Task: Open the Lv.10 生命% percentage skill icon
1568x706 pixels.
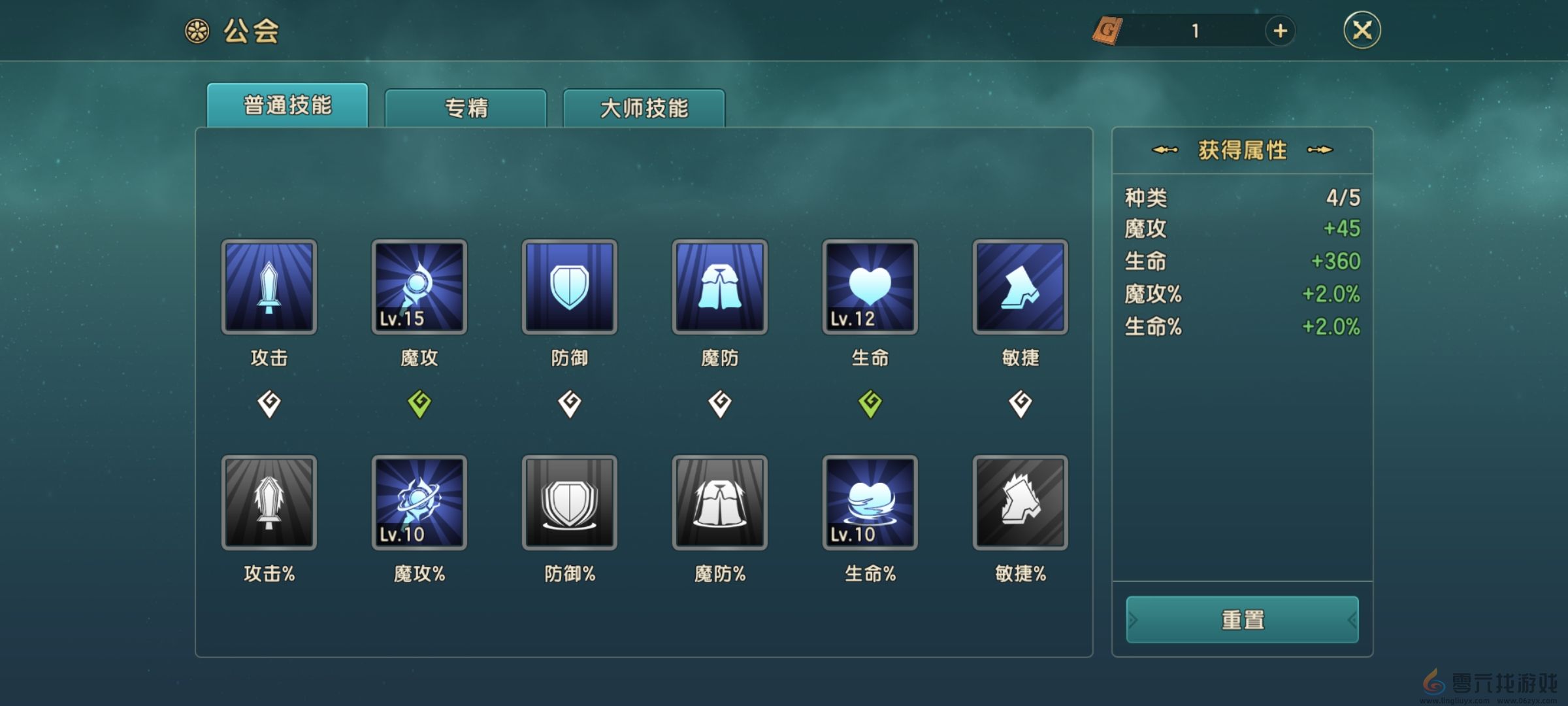Action: 870,502
